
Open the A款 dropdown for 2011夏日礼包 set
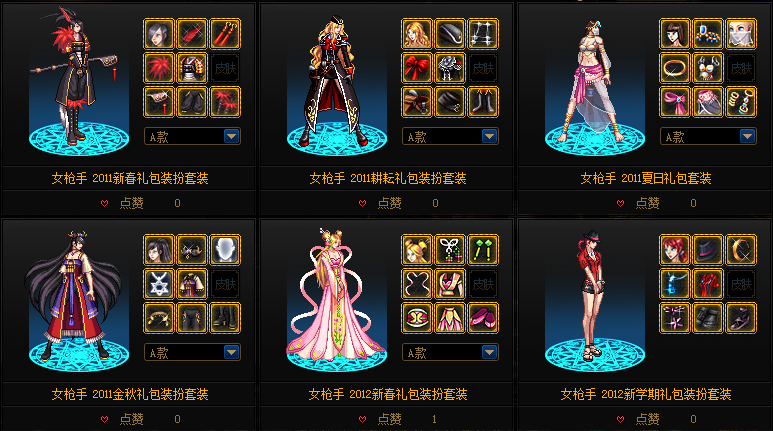click(747, 136)
